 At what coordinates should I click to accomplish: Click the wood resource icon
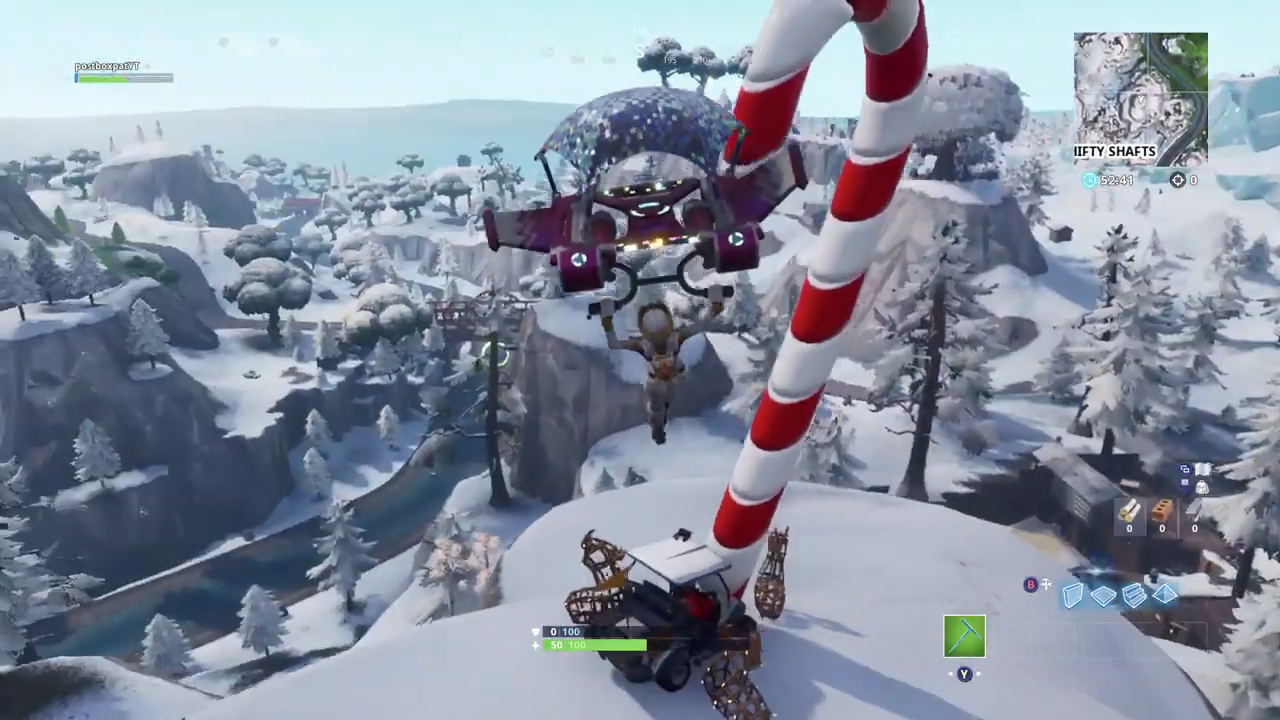click(x=1129, y=512)
